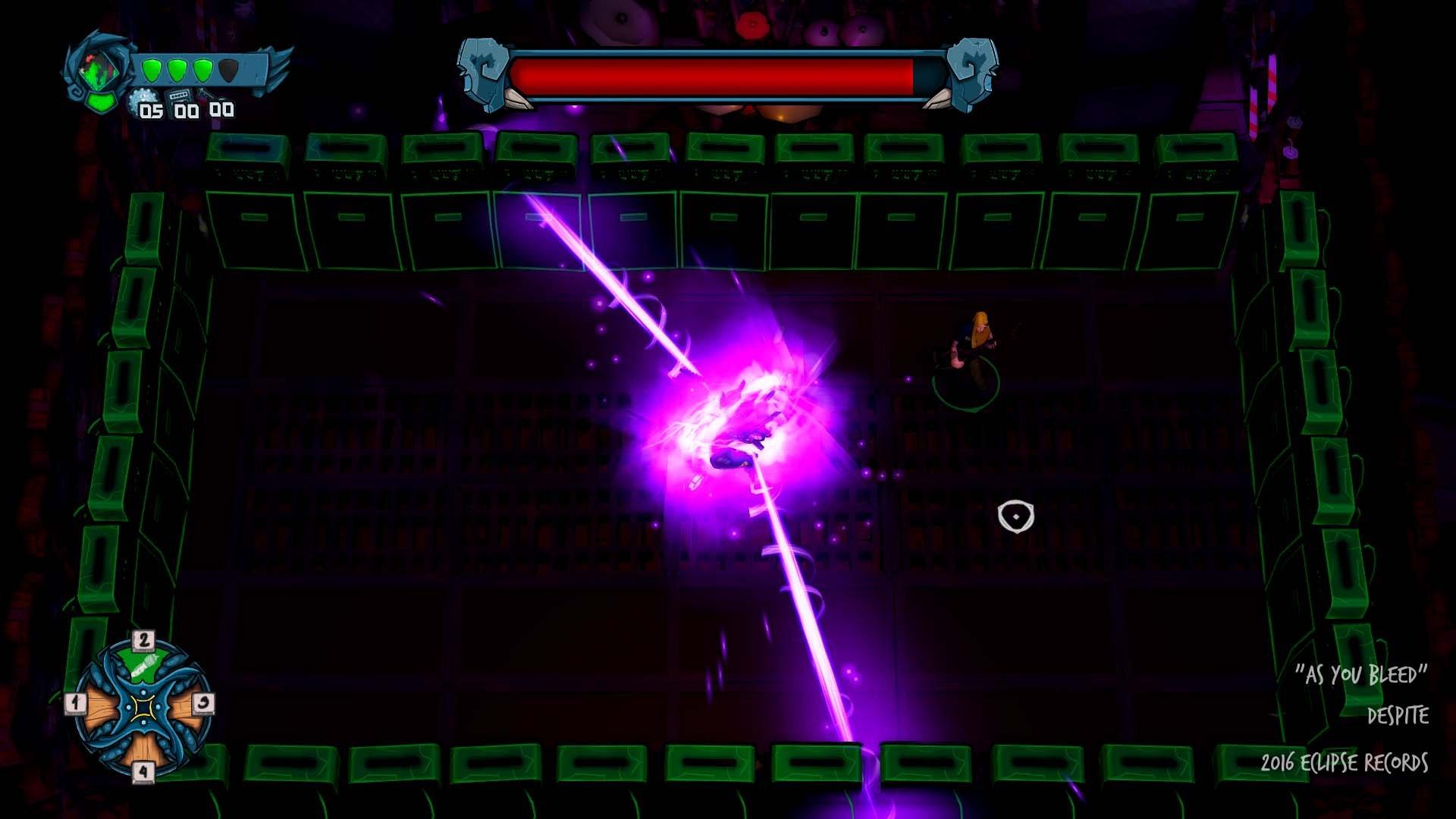1456x819 pixels.
Task: Click the player portrait in the HUD
Action: click(99, 68)
